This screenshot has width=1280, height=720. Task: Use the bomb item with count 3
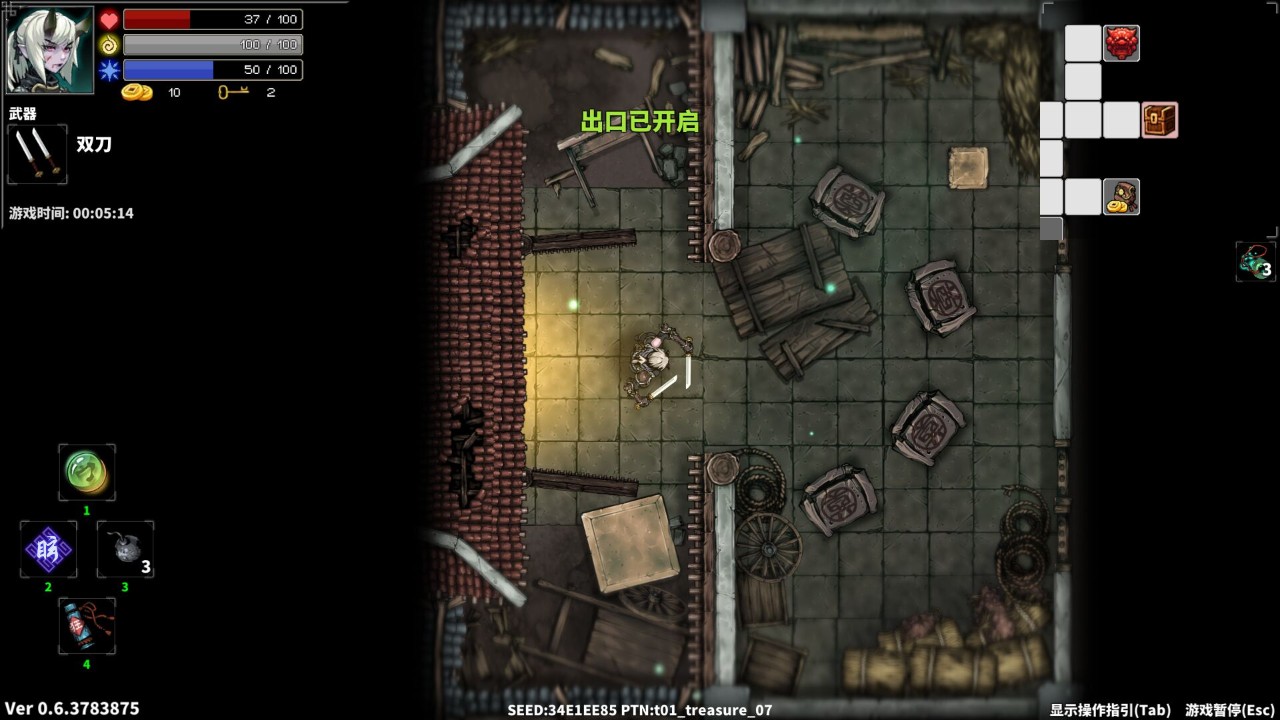pos(125,549)
